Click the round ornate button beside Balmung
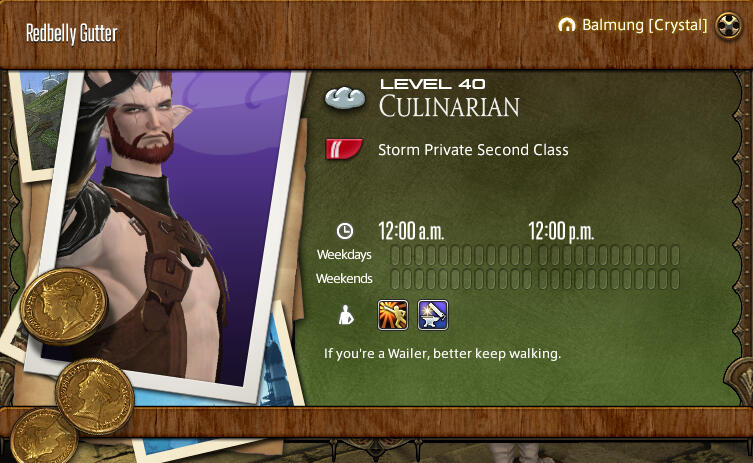Viewport: 753px width, 463px height. pos(727,26)
